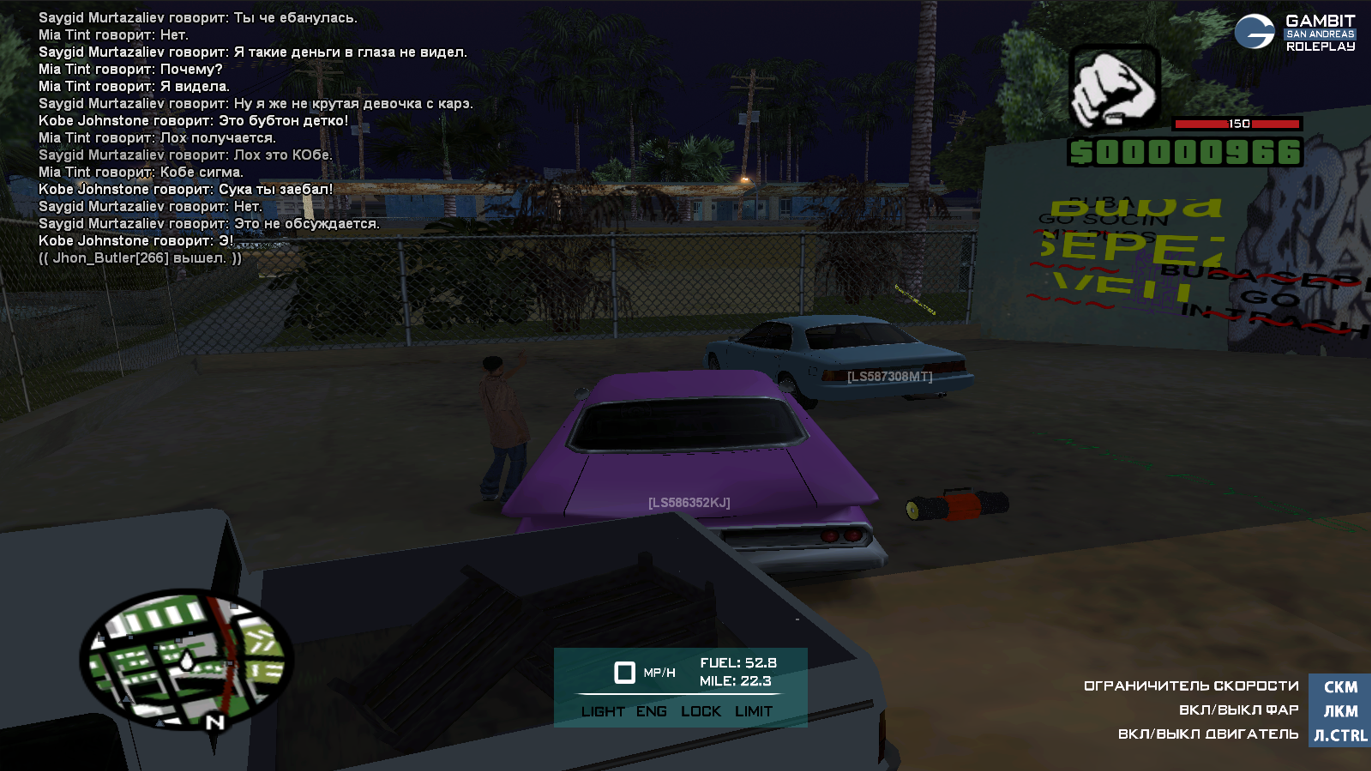The width and height of the screenshot is (1371, 771).
Task: Select the fist weapon icon
Action: pos(1114,88)
